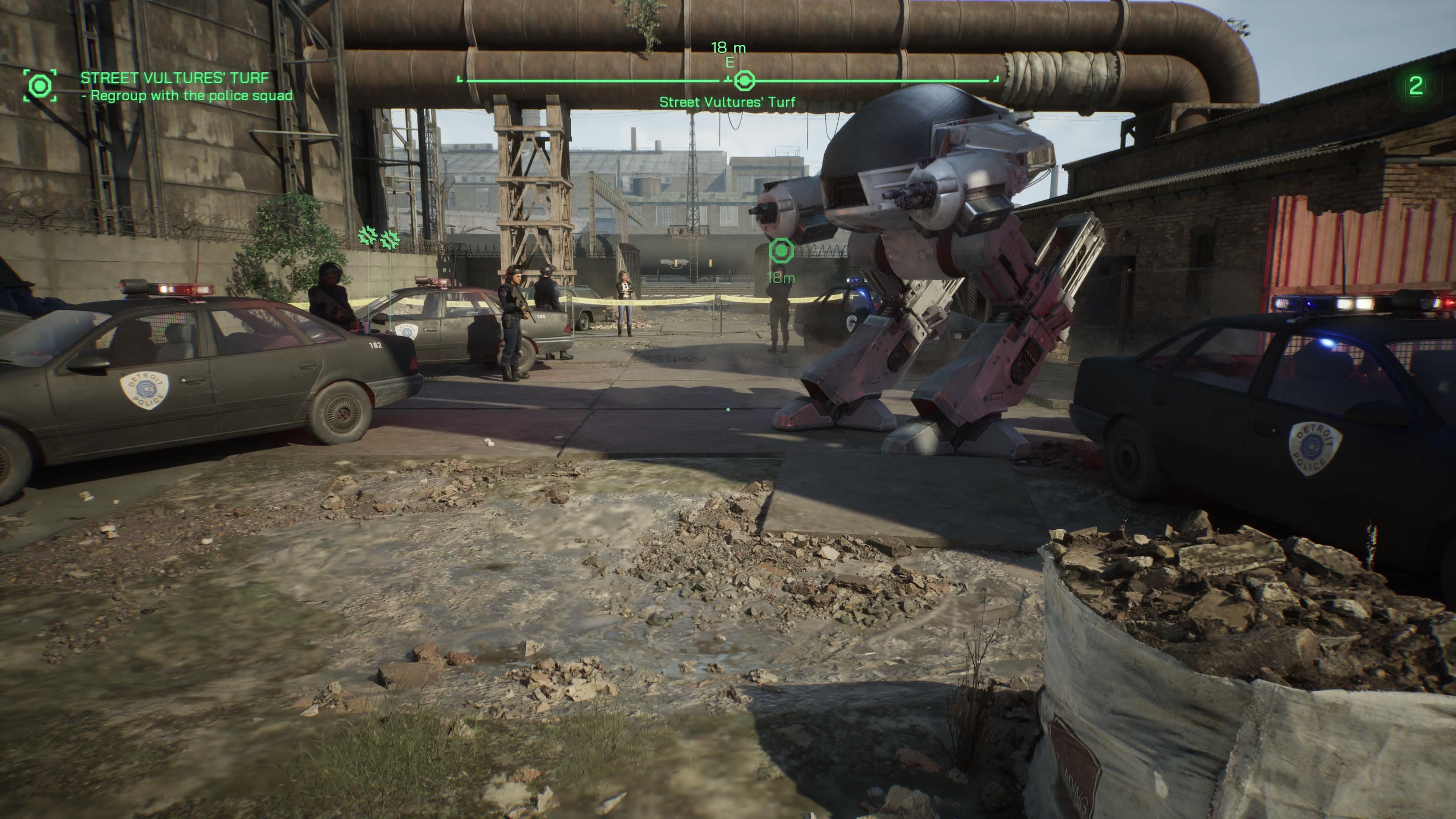
Task: Select the 18m waypoint marker
Action: (x=781, y=250)
